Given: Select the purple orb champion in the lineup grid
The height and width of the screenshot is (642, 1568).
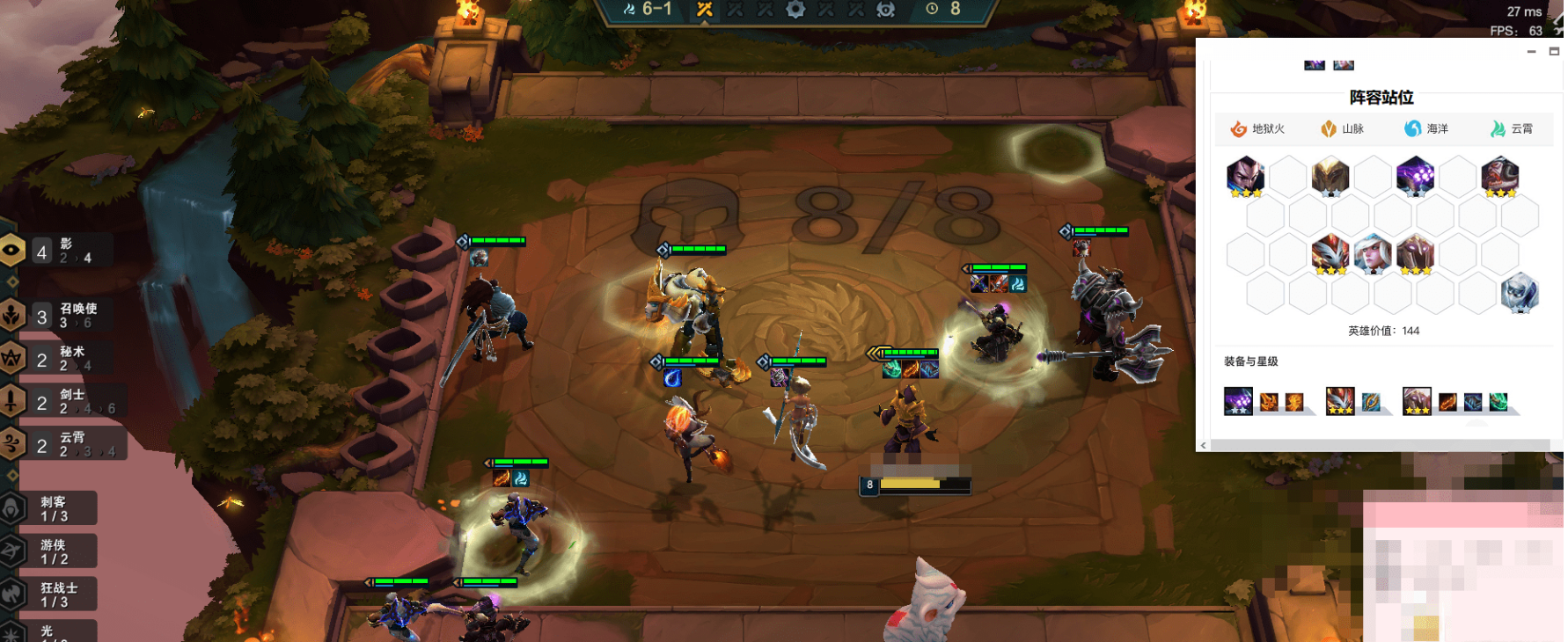Looking at the screenshot, I should point(1415,176).
